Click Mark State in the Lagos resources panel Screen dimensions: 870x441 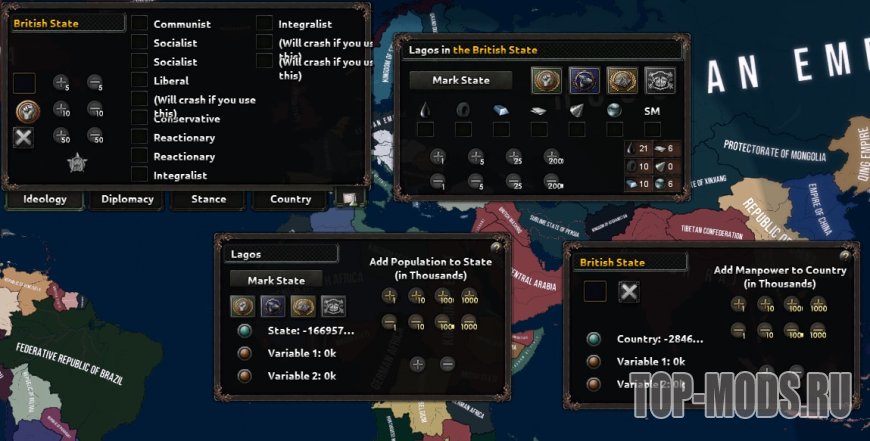[461, 80]
